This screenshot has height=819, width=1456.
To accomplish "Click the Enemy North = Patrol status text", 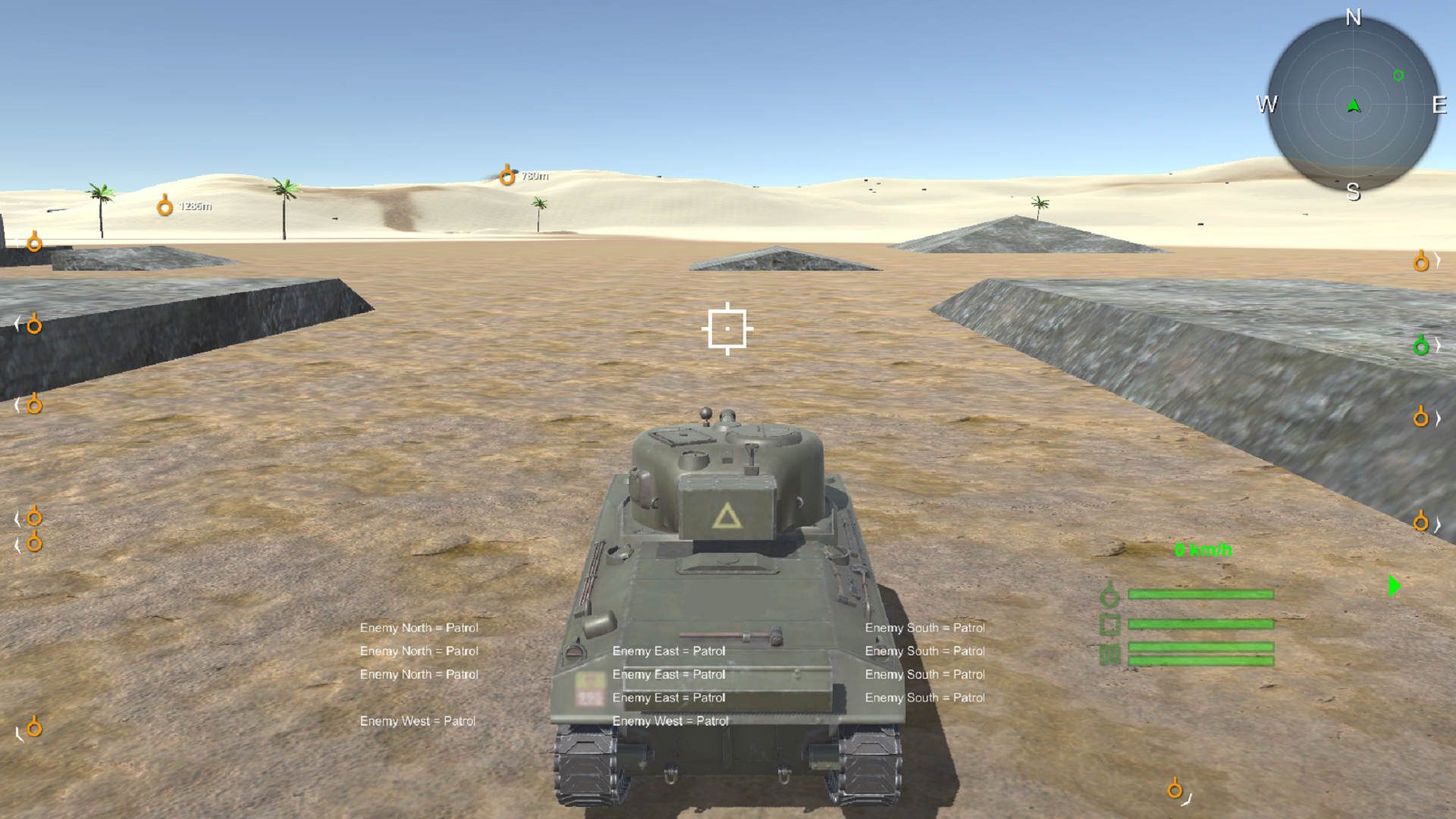I will coord(419,628).
